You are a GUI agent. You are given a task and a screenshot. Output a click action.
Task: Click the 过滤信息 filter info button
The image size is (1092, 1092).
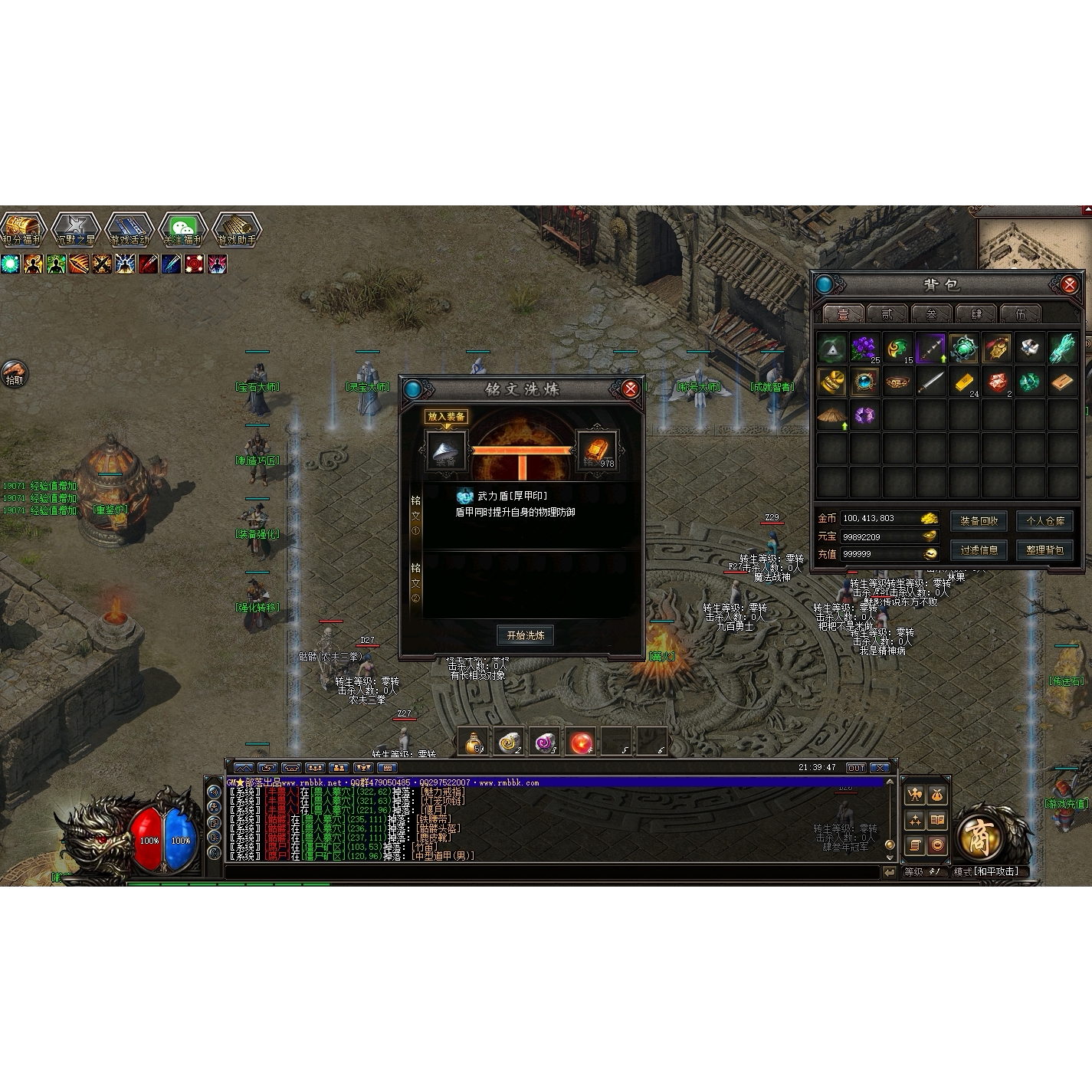(x=979, y=550)
